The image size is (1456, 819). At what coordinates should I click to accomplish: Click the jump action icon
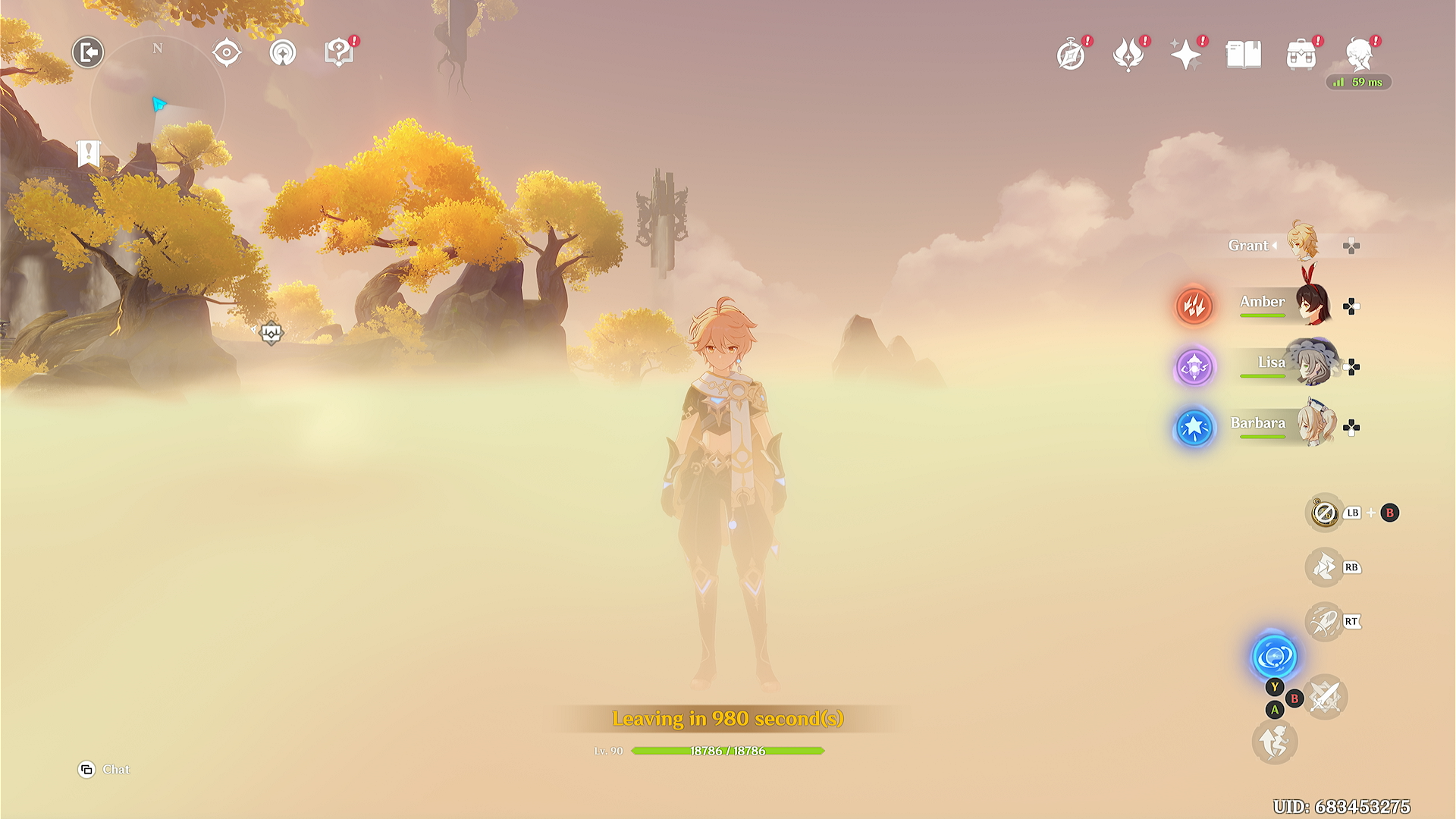[1275, 741]
